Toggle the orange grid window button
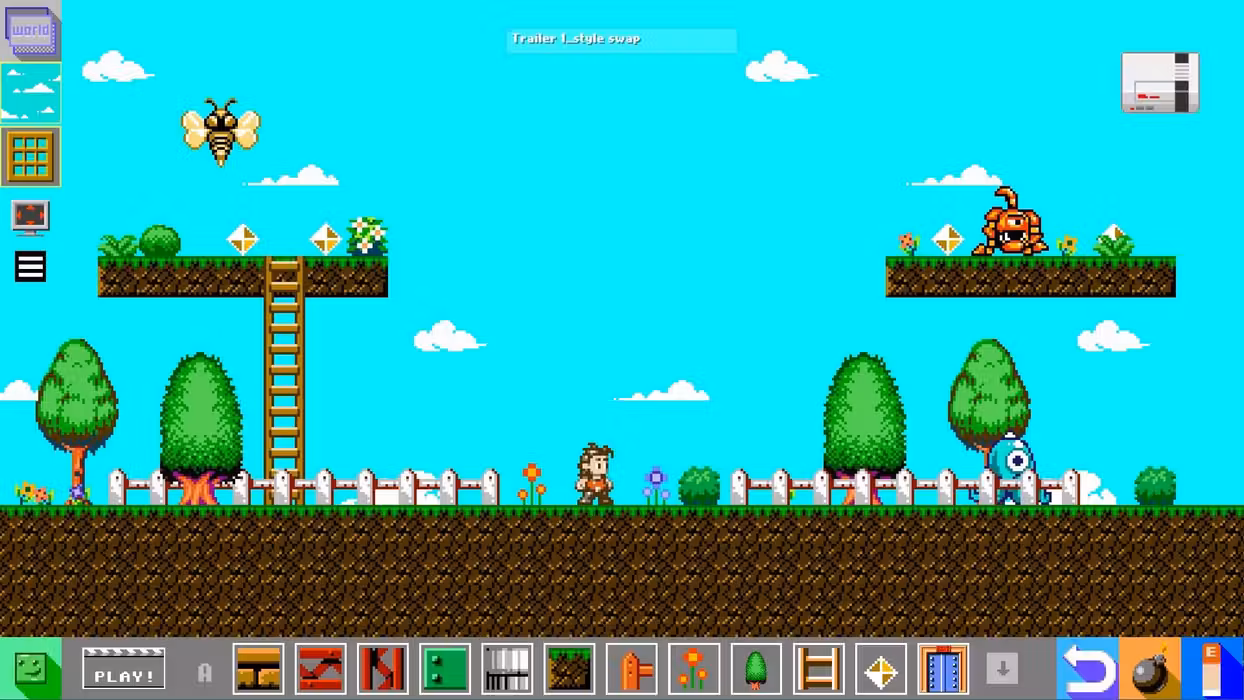 point(31,156)
